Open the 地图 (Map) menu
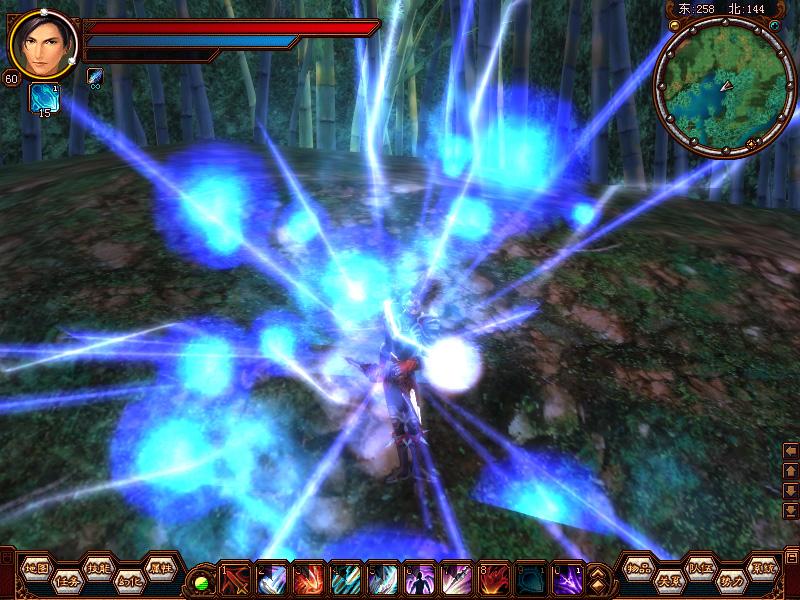The width and height of the screenshot is (800, 600). tap(37, 567)
